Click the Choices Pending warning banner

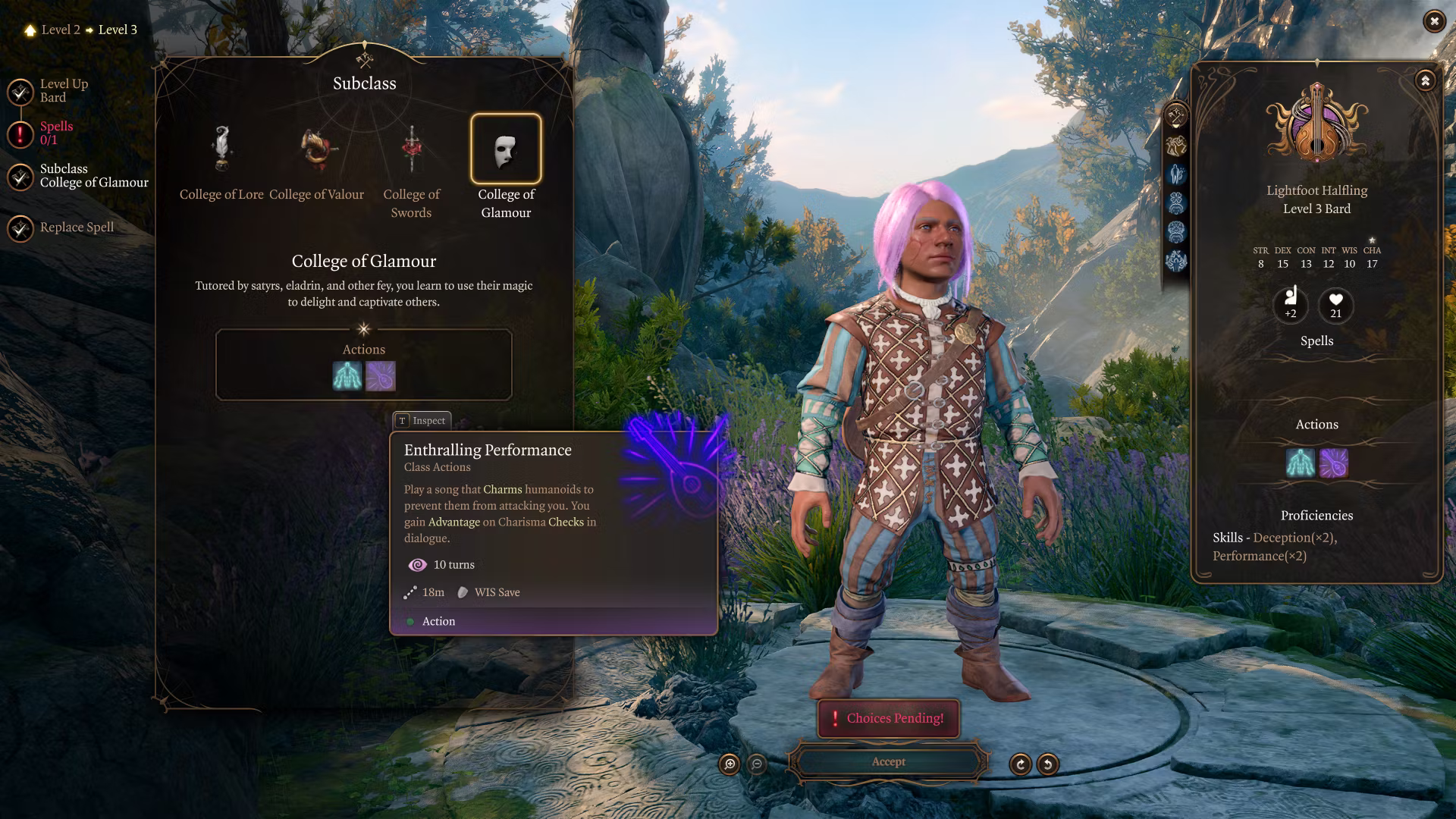888,718
